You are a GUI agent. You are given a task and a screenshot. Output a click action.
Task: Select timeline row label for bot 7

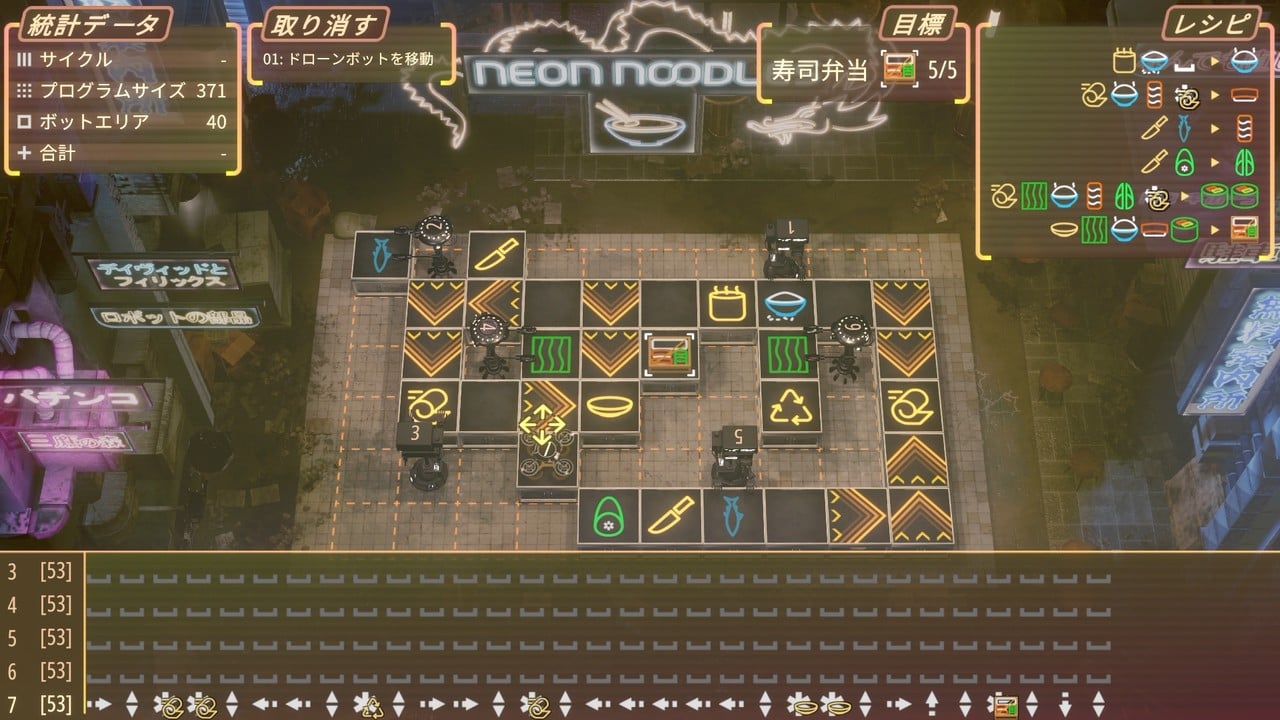40,704
